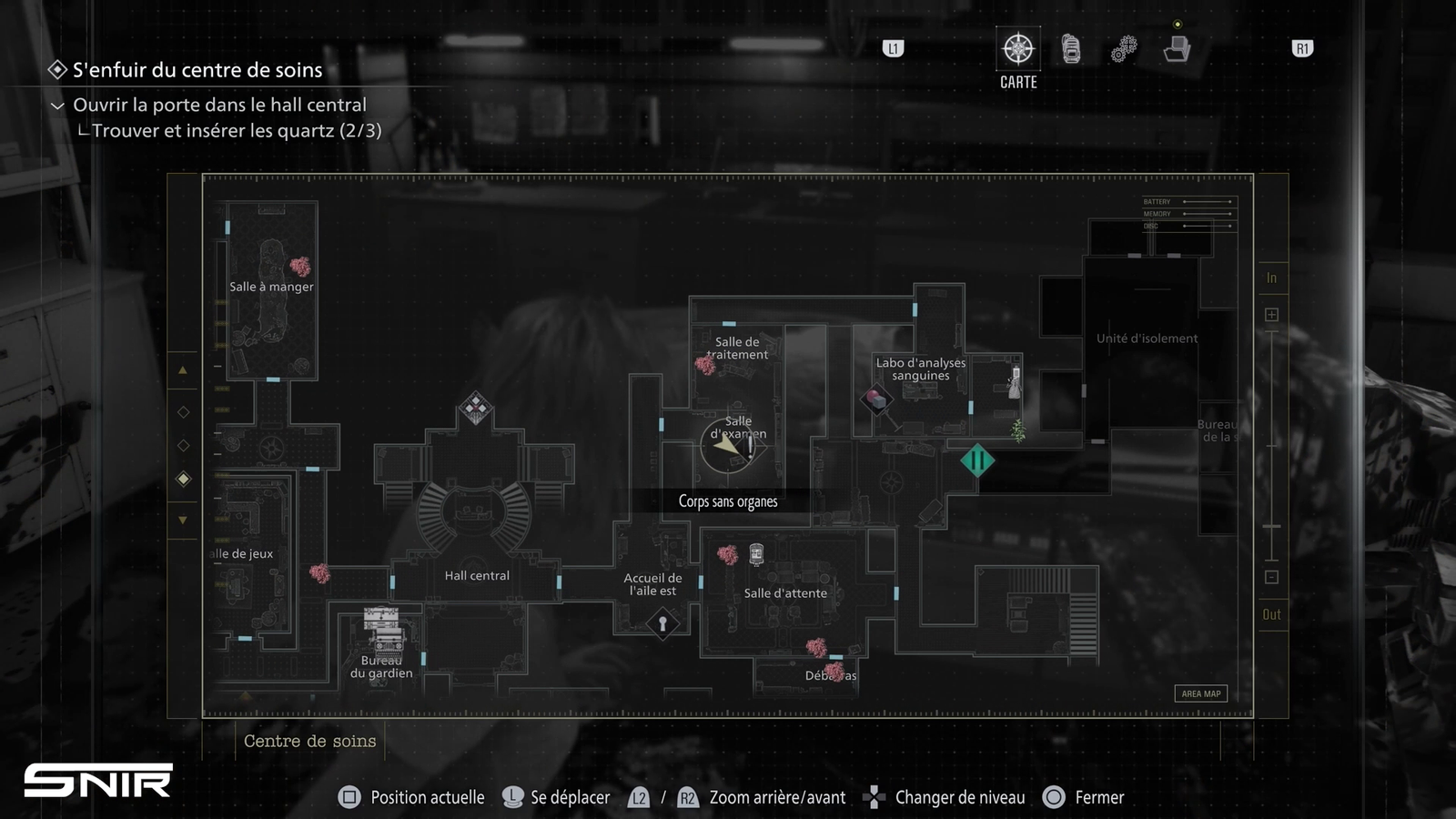The height and width of the screenshot is (819, 1456).
Task: Select the quartz door marker above Hall central
Action: [475, 408]
